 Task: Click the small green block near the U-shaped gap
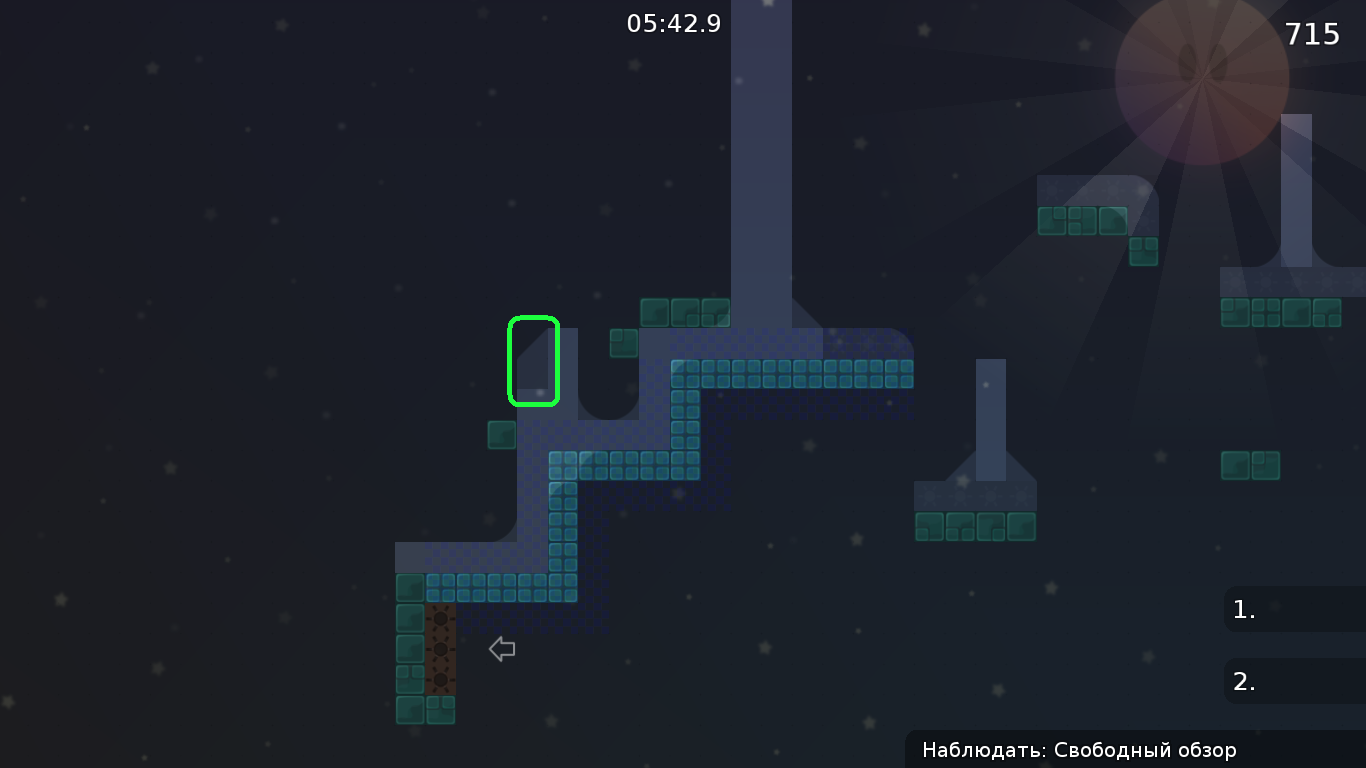[623, 343]
